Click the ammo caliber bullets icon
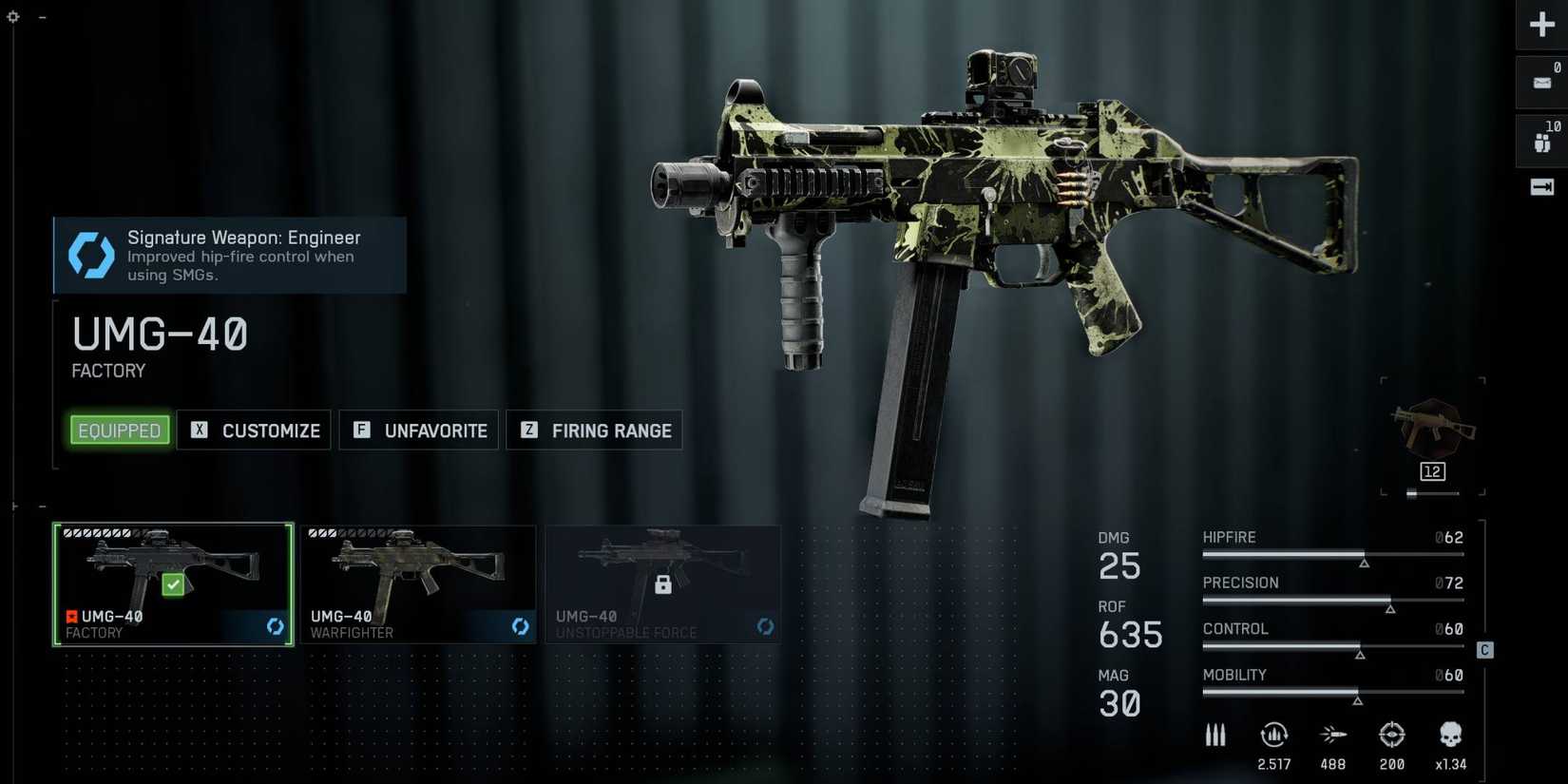 tap(1215, 734)
